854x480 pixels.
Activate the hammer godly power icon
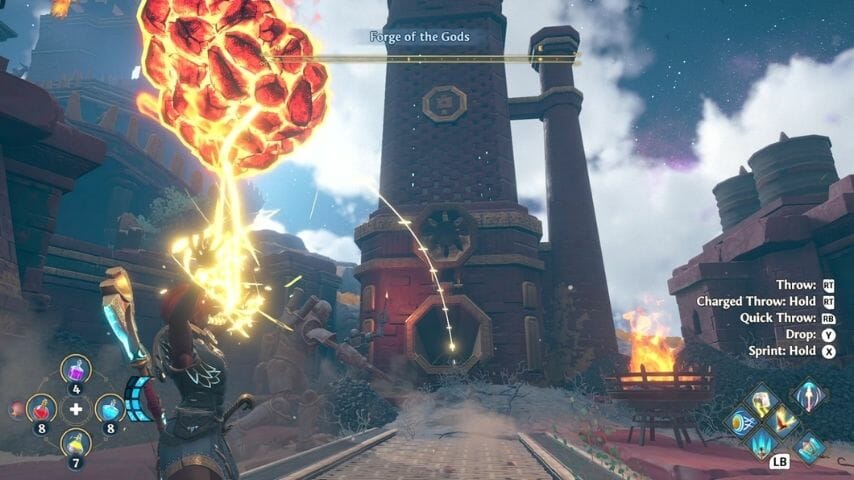(761, 403)
